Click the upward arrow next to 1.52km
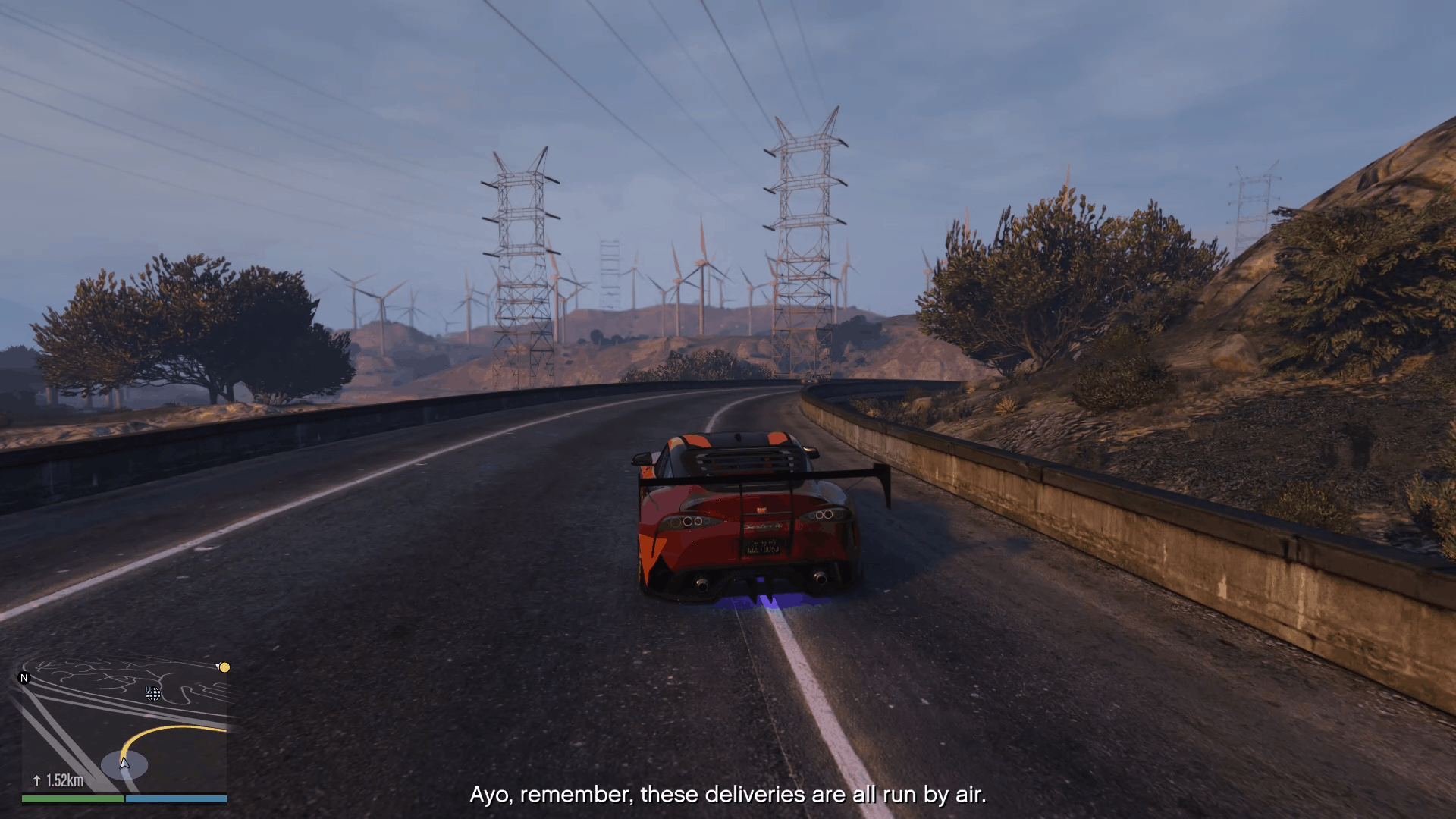This screenshot has height=819, width=1456. [36, 780]
